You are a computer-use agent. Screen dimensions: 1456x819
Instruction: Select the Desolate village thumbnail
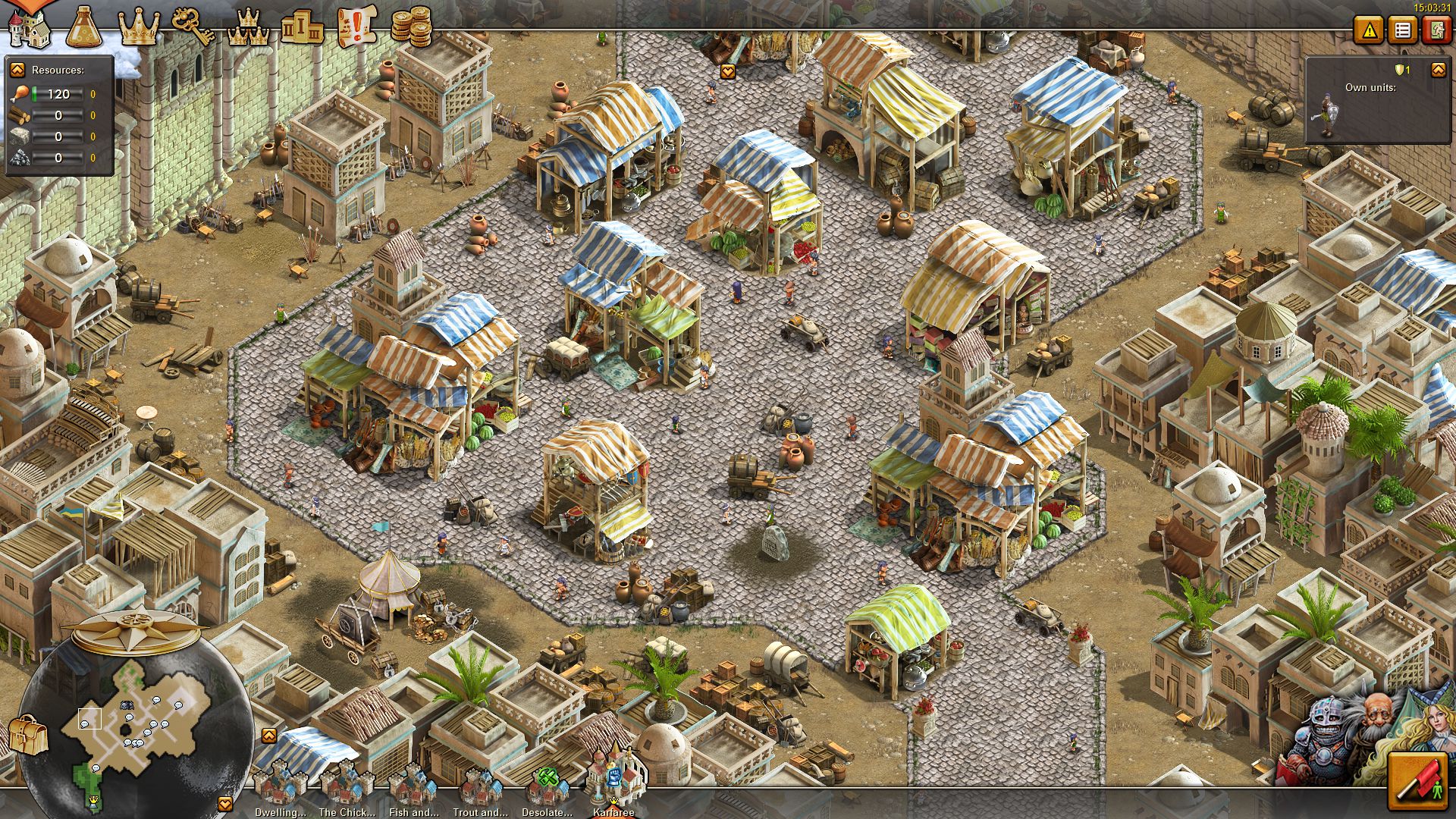pyautogui.click(x=548, y=787)
